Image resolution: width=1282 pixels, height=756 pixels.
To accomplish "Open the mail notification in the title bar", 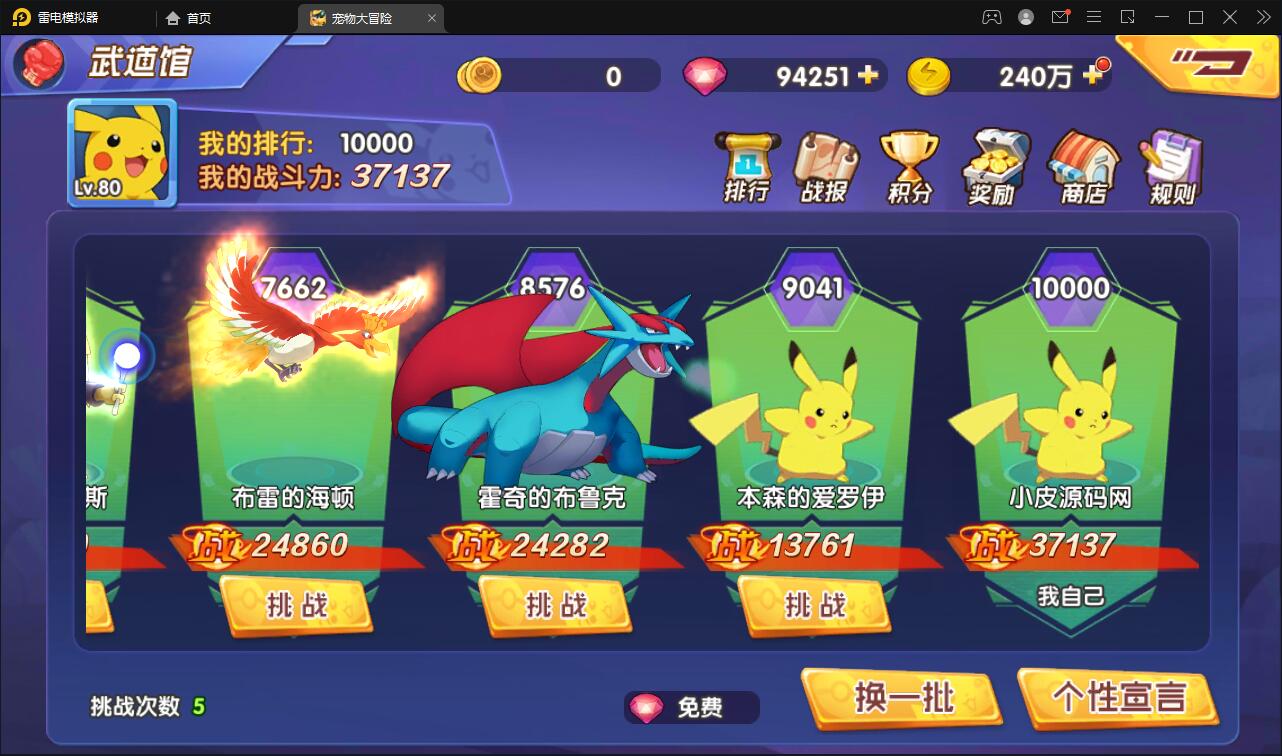I will pyautogui.click(x=1060, y=17).
